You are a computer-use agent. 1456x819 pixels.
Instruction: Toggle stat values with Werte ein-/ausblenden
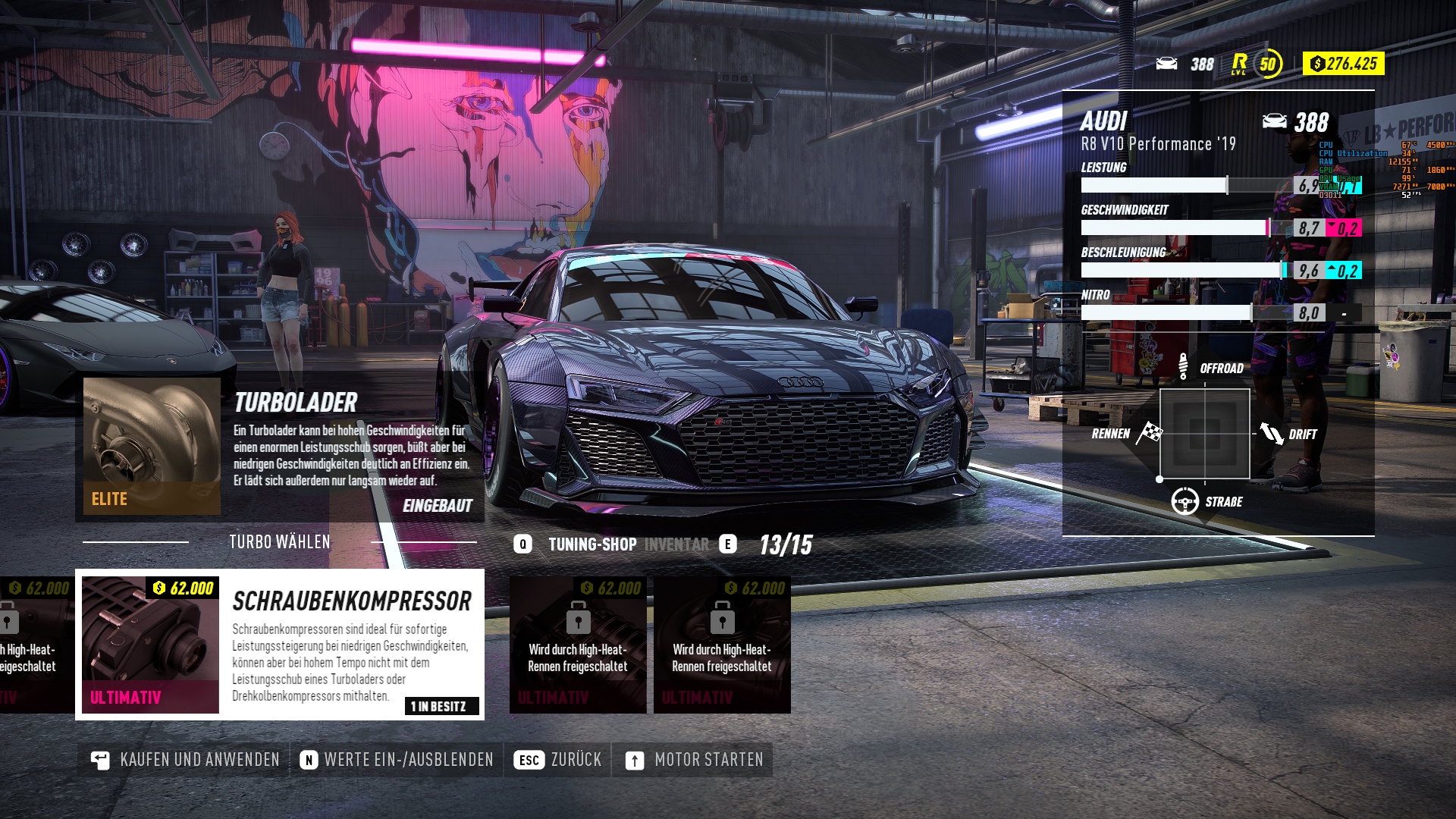coord(397,759)
